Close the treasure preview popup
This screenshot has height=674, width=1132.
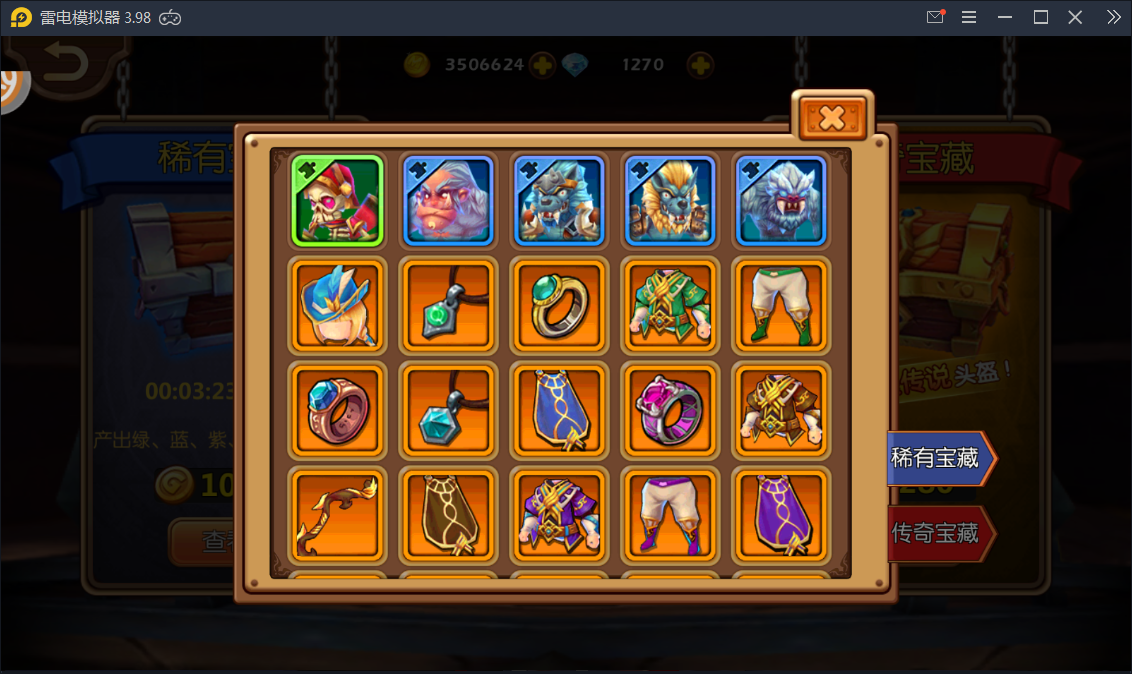[832, 118]
